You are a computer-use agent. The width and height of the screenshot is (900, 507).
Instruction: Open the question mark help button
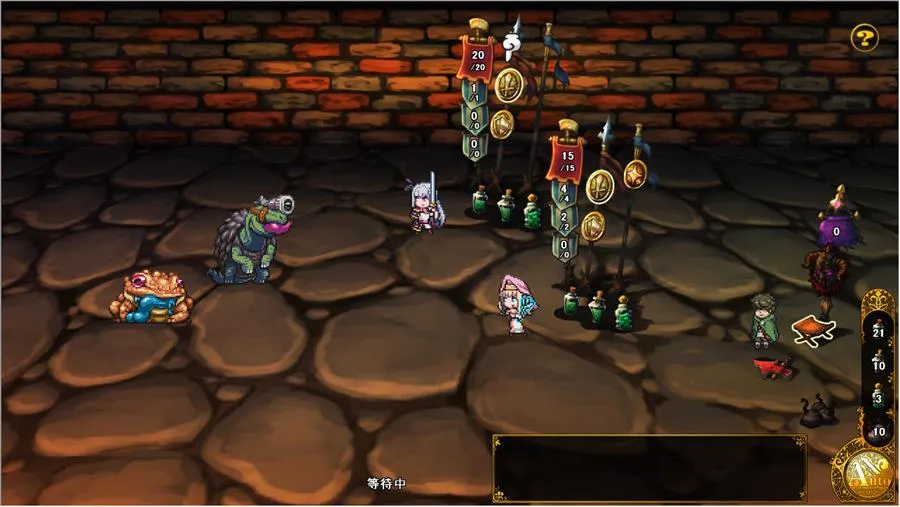coord(864,39)
